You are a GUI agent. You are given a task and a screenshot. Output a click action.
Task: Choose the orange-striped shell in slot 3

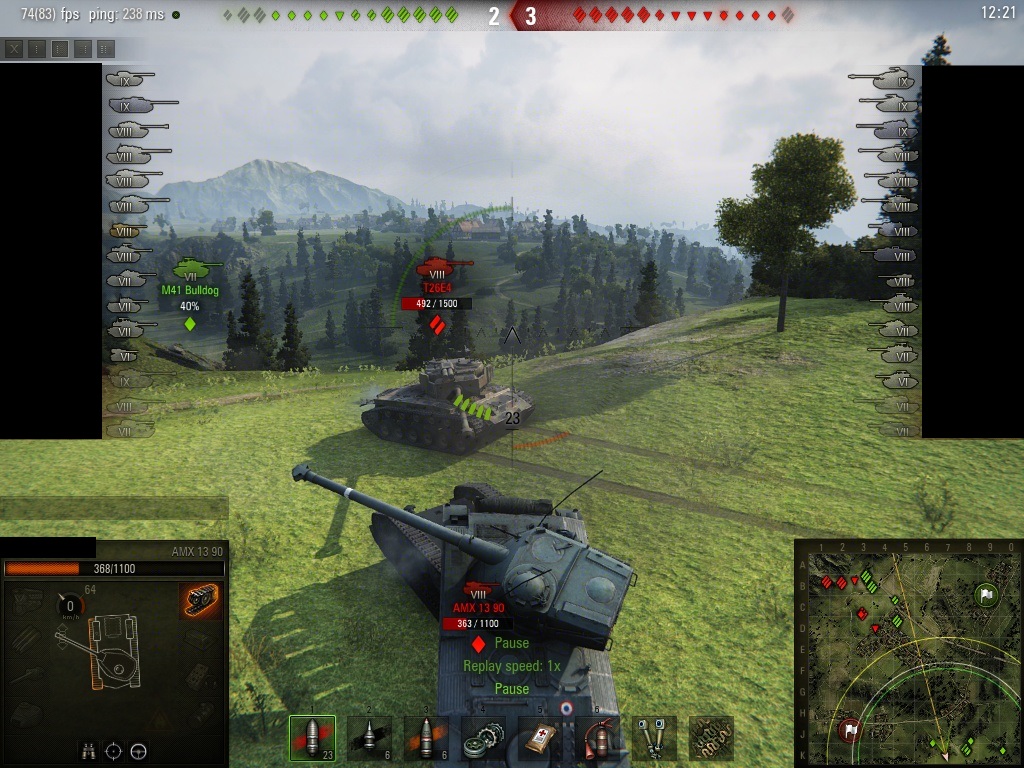click(426, 738)
